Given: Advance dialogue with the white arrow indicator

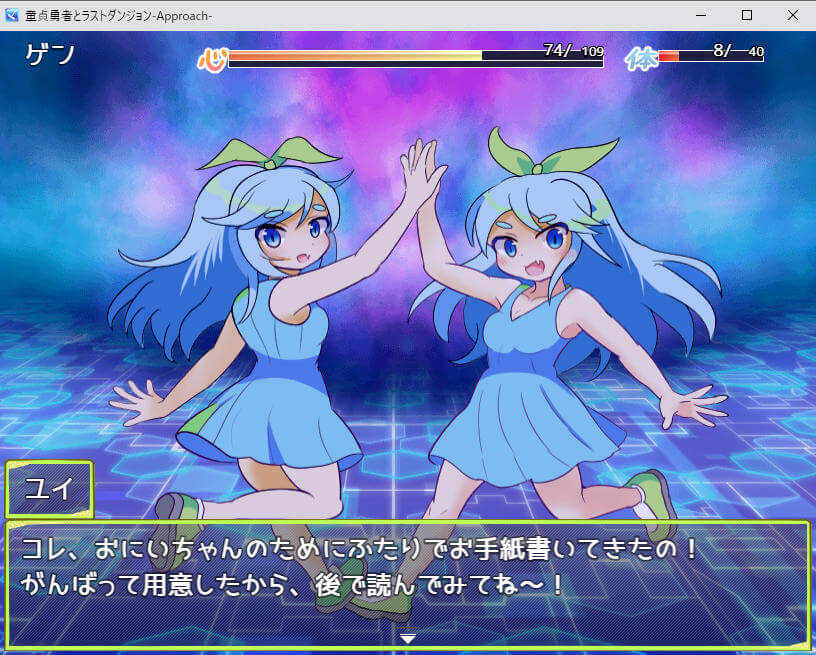Looking at the screenshot, I should point(408,637).
